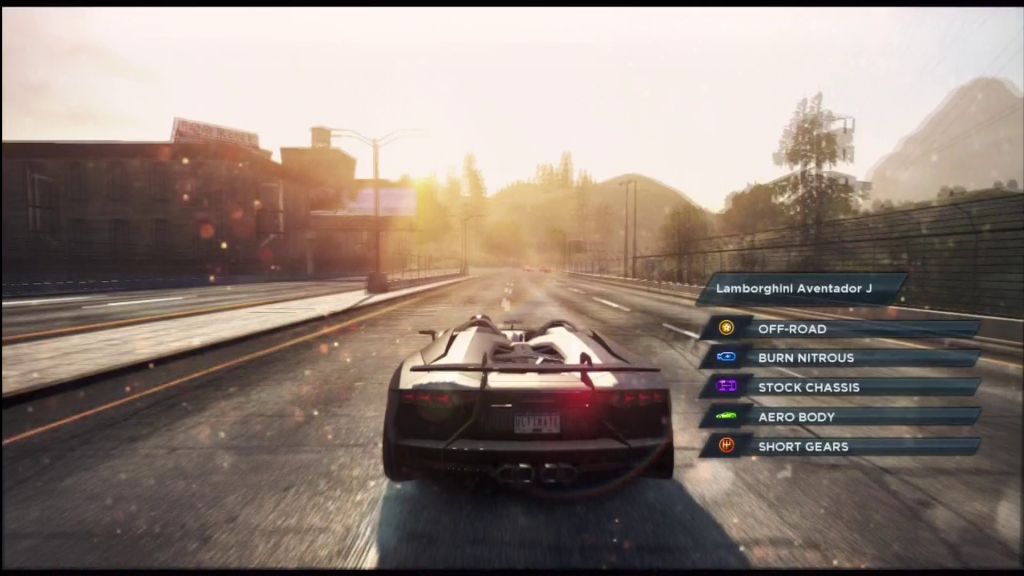Choose the Aero Body mod
This screenshot has width=1024, height=576.
pos(840,416)
